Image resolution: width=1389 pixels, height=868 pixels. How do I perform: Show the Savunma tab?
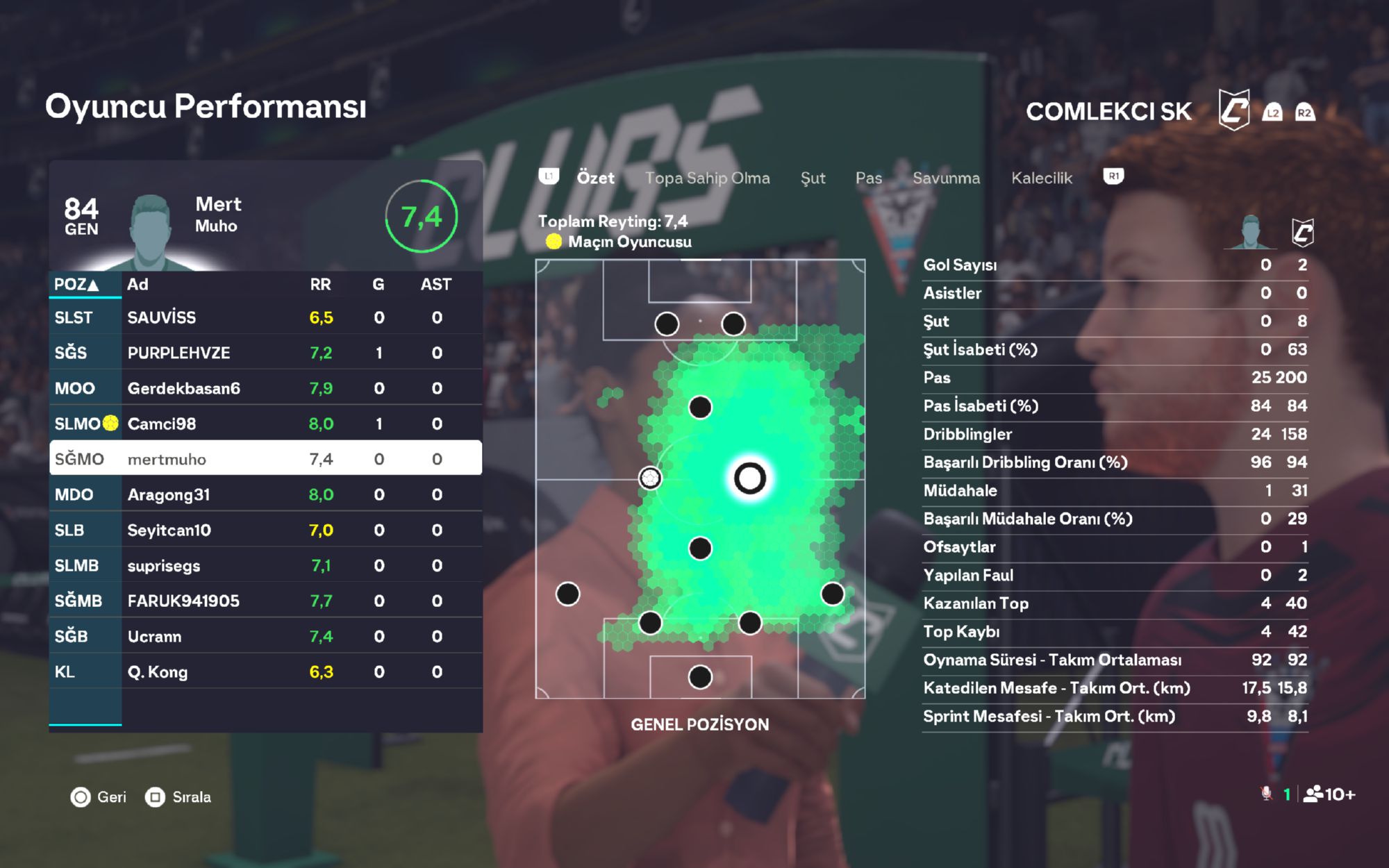click(x=946, y=178)
